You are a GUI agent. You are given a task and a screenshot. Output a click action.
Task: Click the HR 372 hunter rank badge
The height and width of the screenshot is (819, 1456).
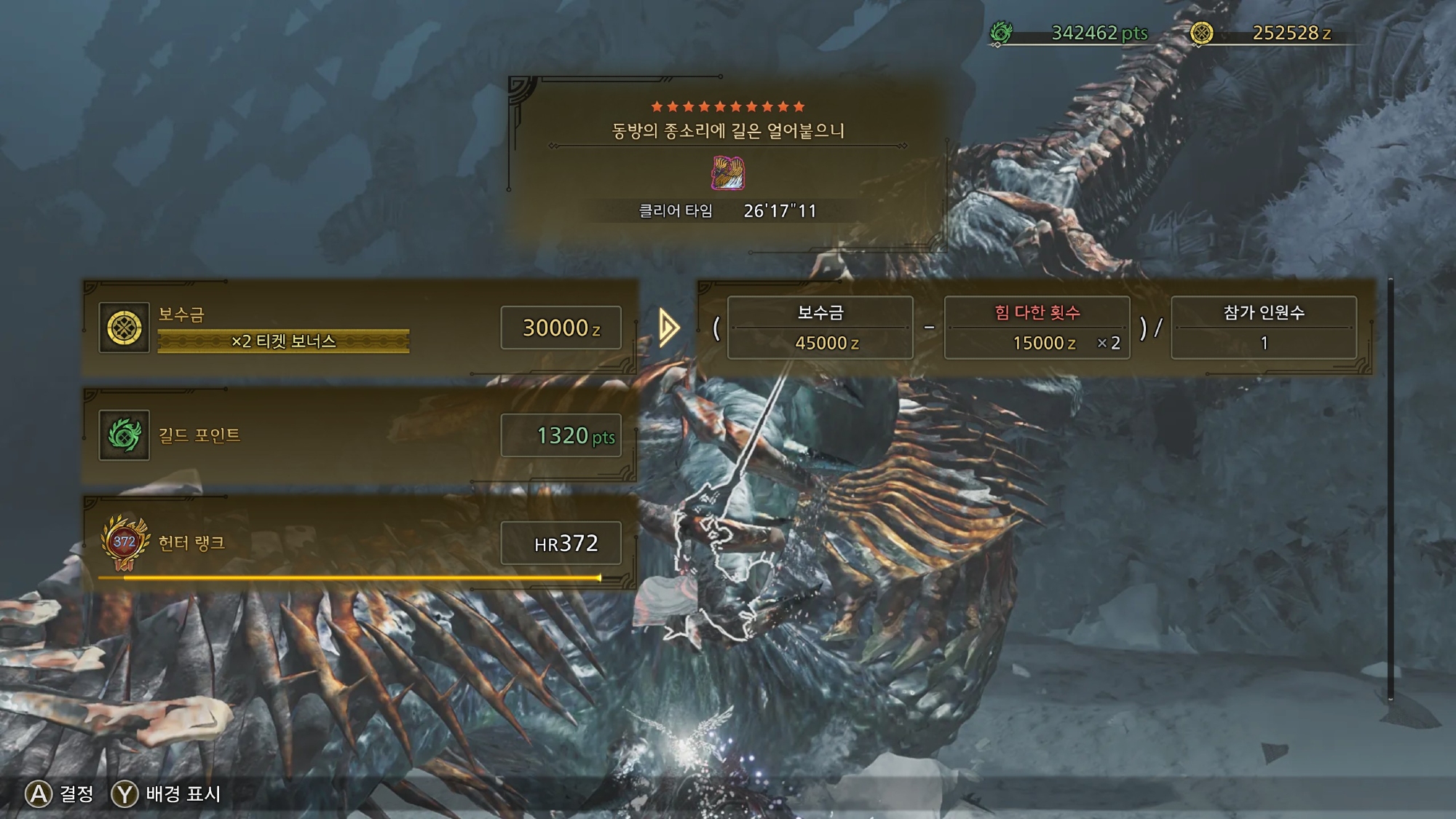[x=124, y=543]
